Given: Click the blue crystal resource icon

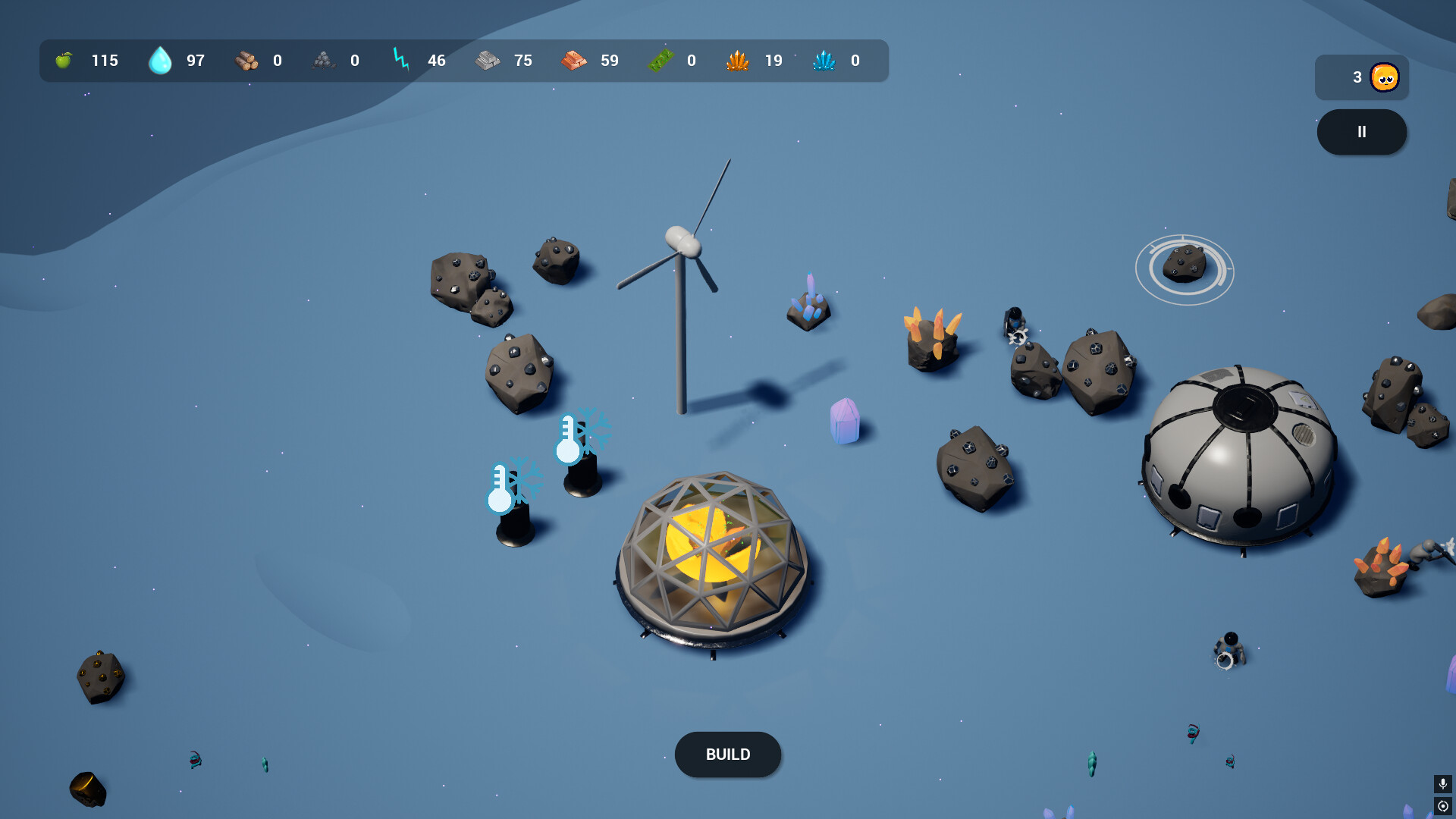Looking at the screenshot, I should [823, 60].
